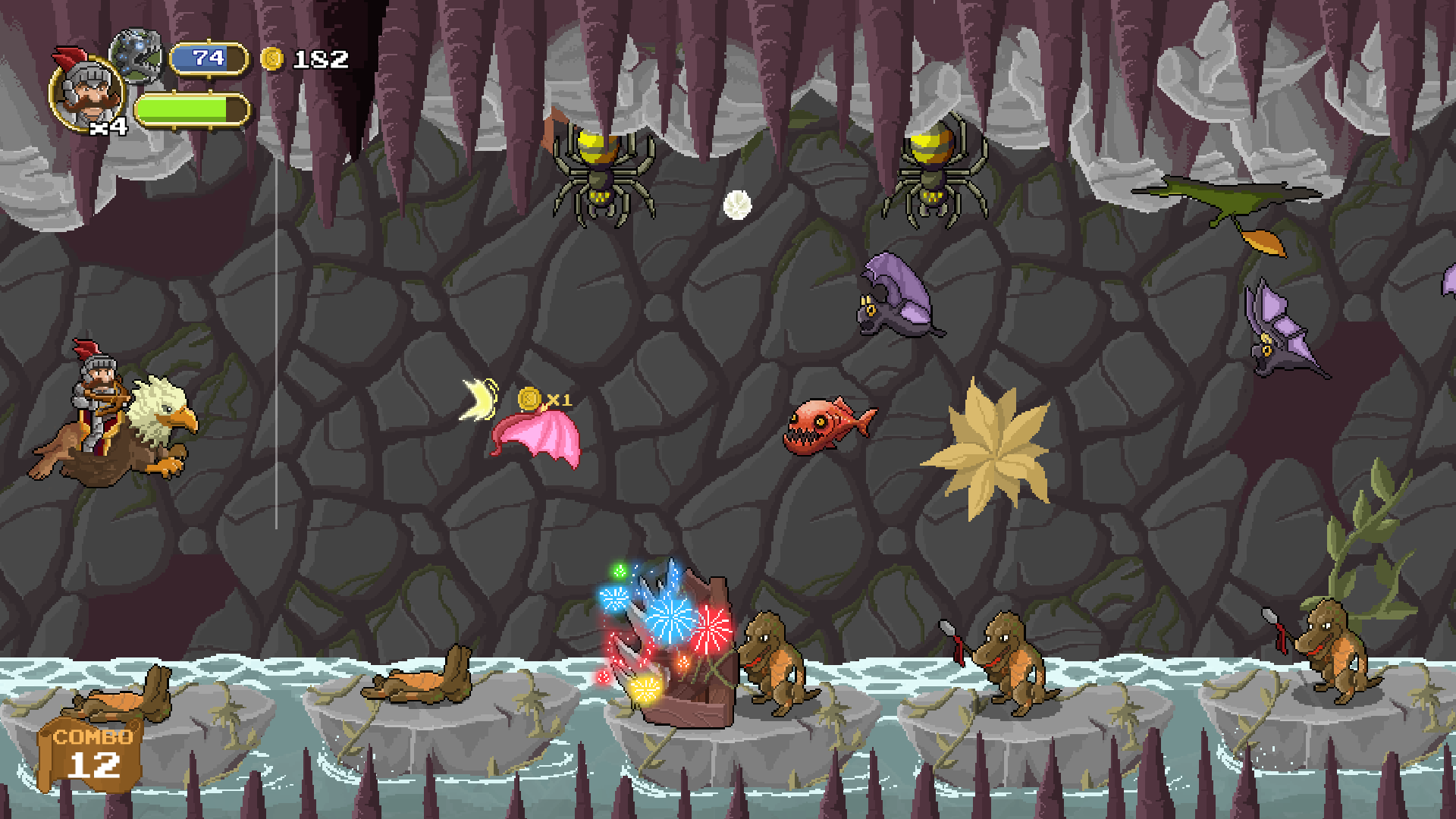Screen dimensions: 1456x819
Task: Select the dragon companion icon
Action: (x=138, y=55)
